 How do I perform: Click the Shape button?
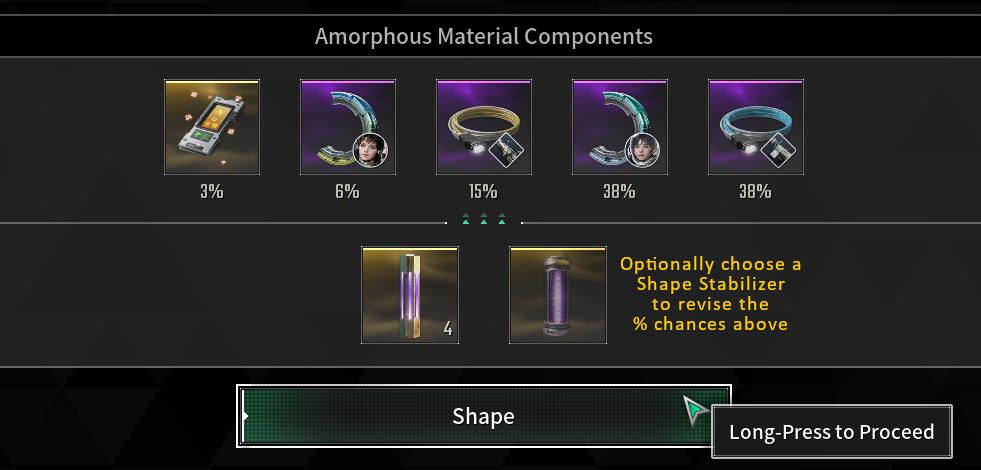click(483, 416)
